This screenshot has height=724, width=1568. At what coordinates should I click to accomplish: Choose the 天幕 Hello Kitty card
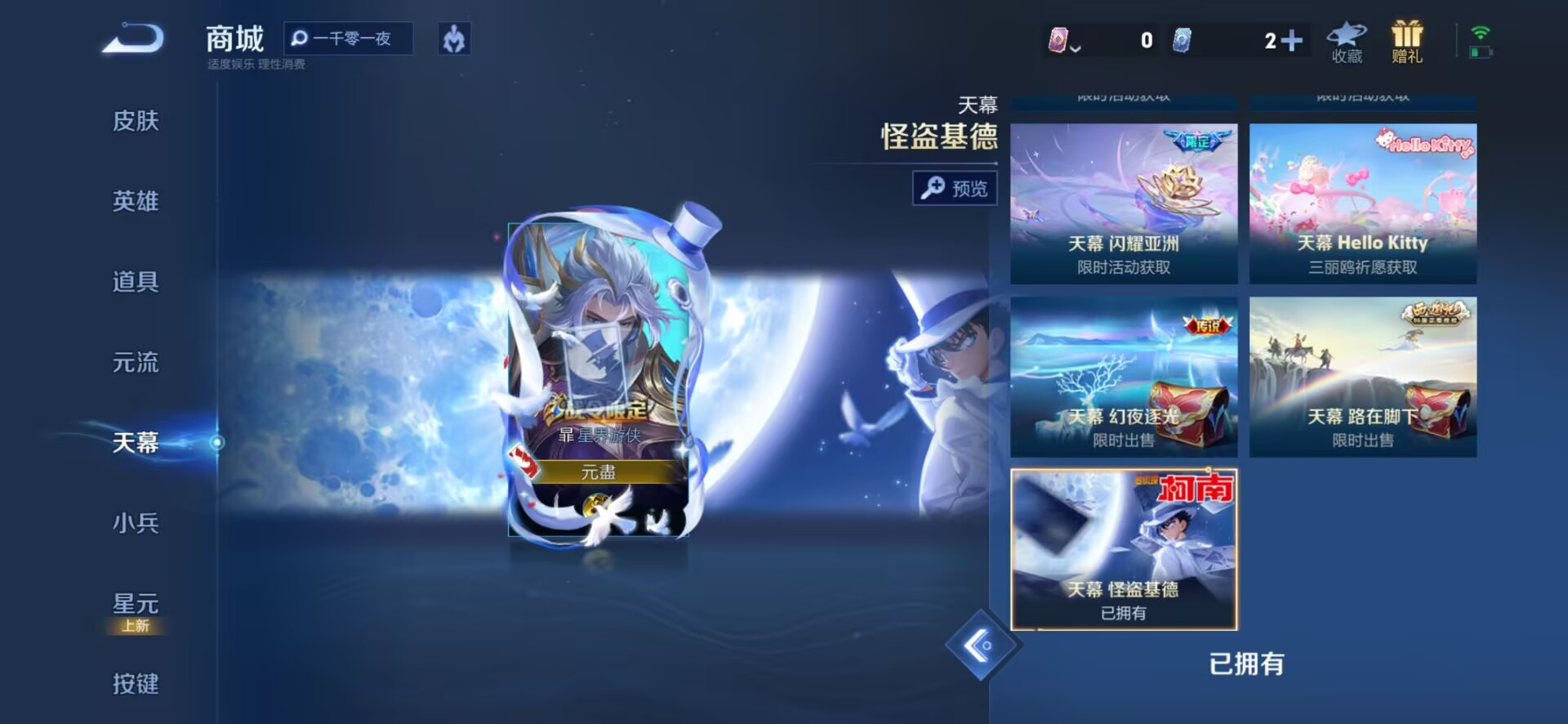click(x=1362, y=203)
